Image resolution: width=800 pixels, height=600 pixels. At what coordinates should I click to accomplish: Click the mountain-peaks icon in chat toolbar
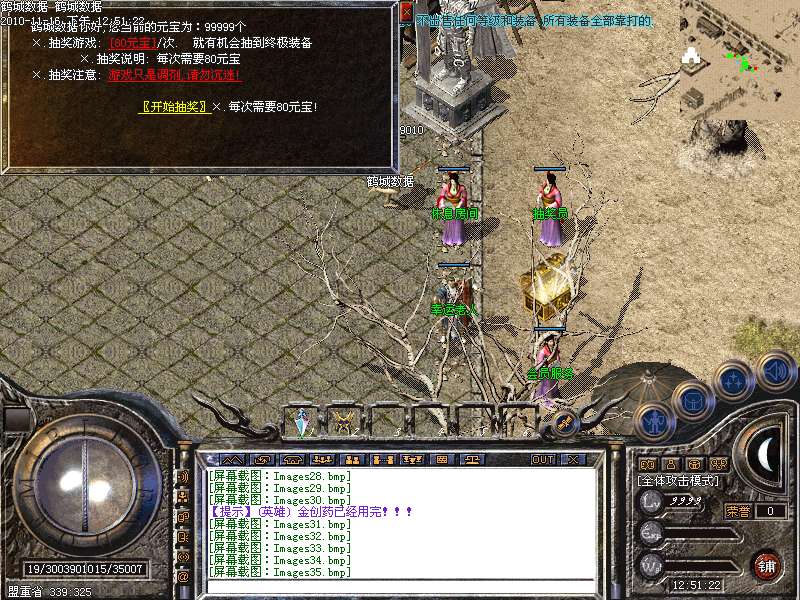tap(232, 460)
